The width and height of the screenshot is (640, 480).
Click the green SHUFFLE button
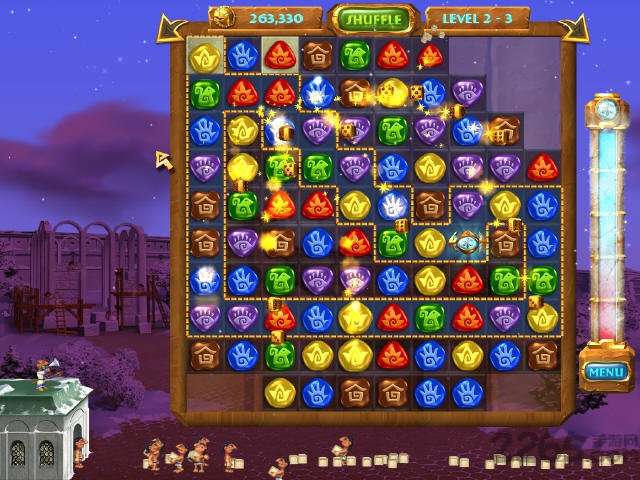[375, 19]
